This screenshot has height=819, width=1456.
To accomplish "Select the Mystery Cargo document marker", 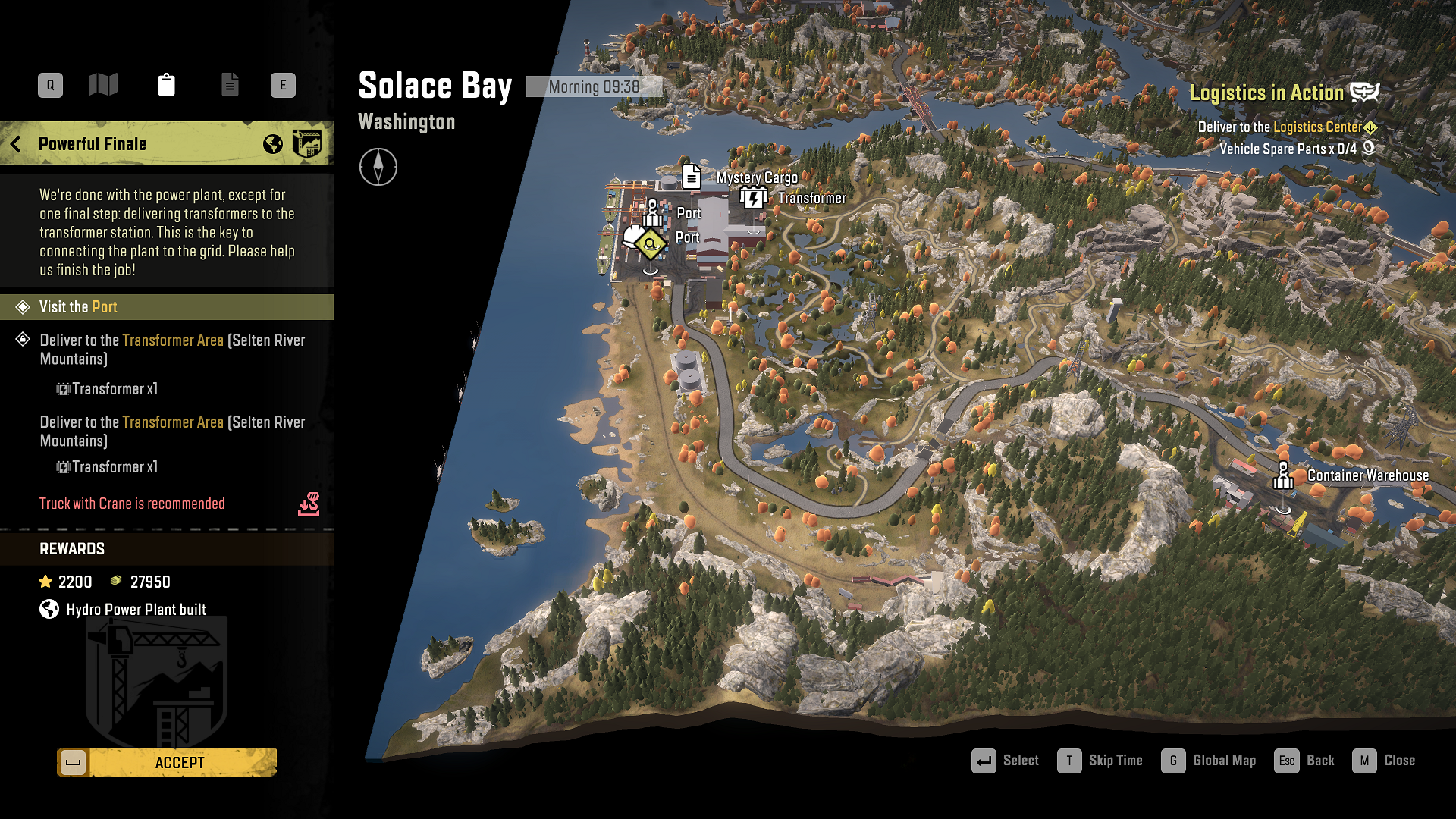I will pos(691,177).
